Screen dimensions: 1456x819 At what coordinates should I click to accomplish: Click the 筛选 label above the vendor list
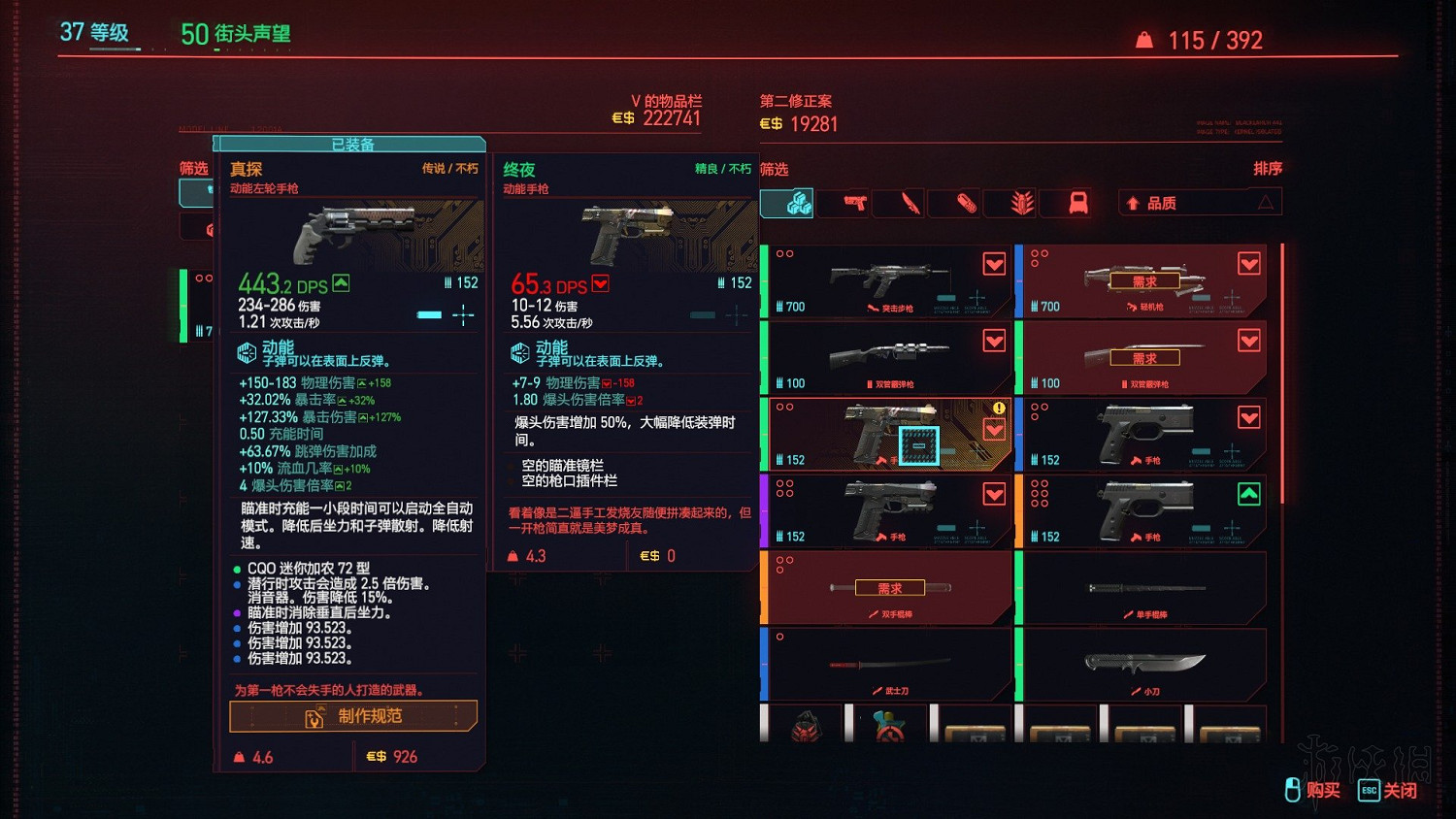[x=775, y=168]
